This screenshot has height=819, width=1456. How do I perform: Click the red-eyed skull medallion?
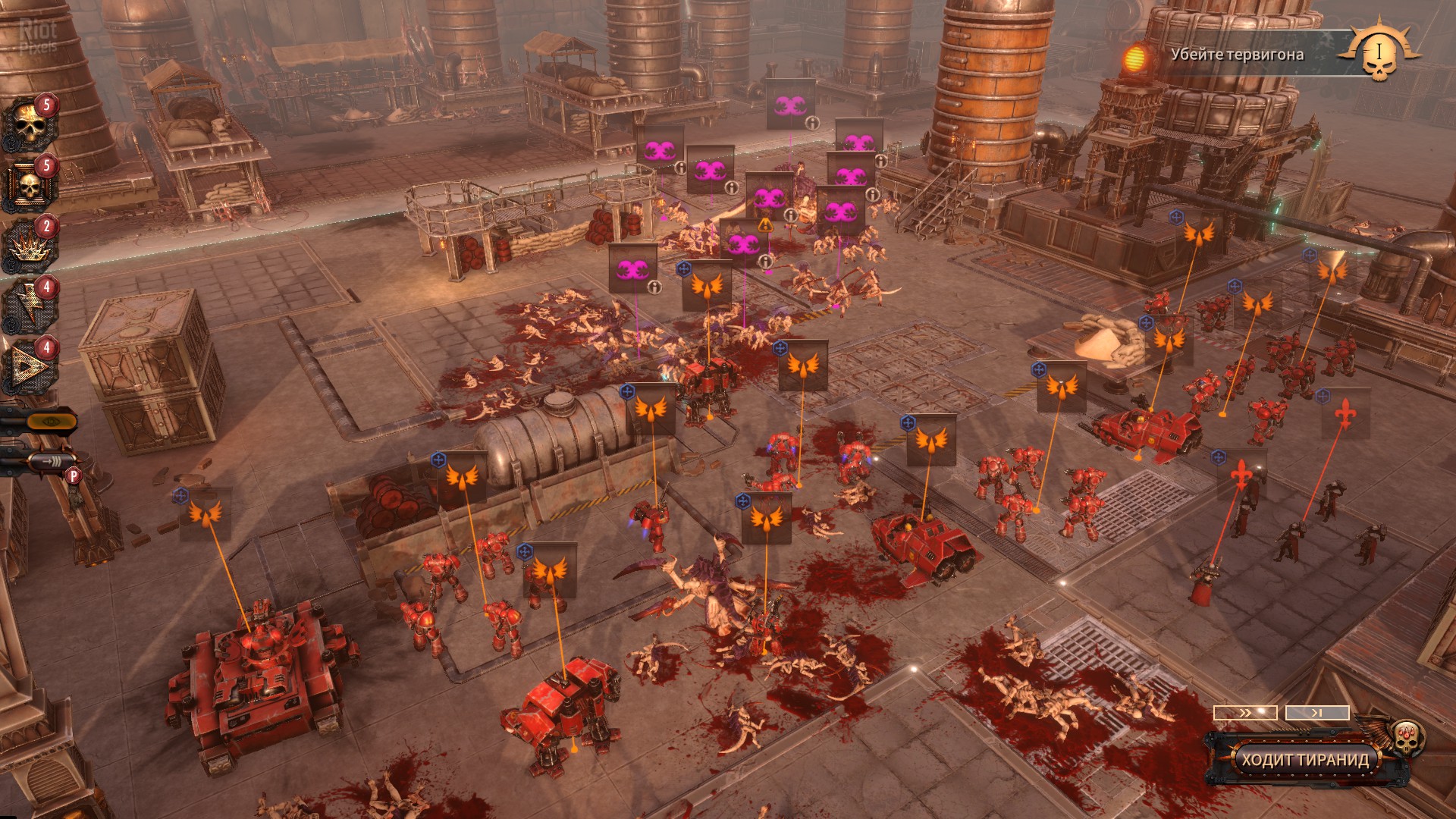(x=1407, y=736)
